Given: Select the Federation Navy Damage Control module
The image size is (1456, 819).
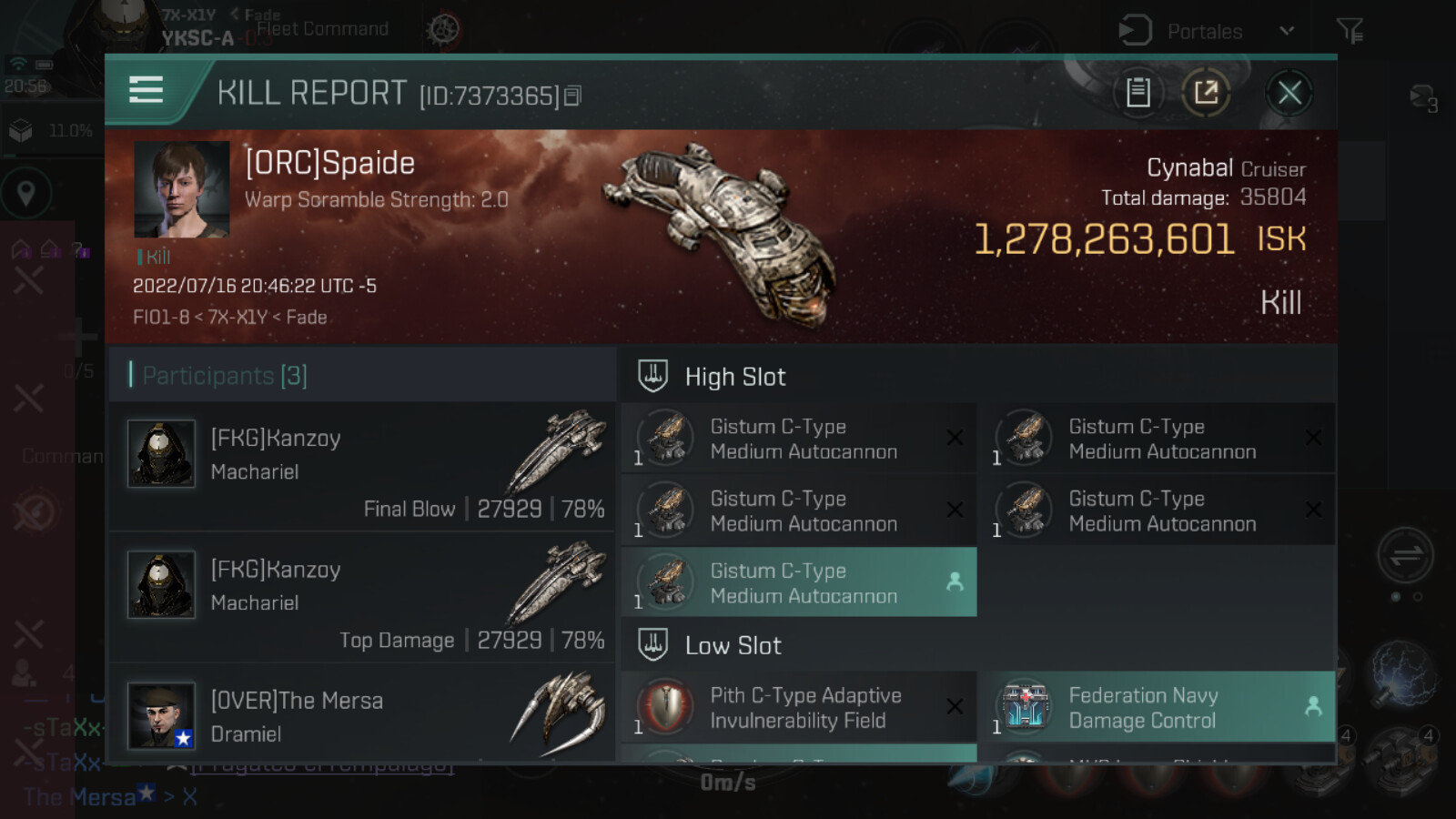Looking at the screenshot, I should [1156, 707].
